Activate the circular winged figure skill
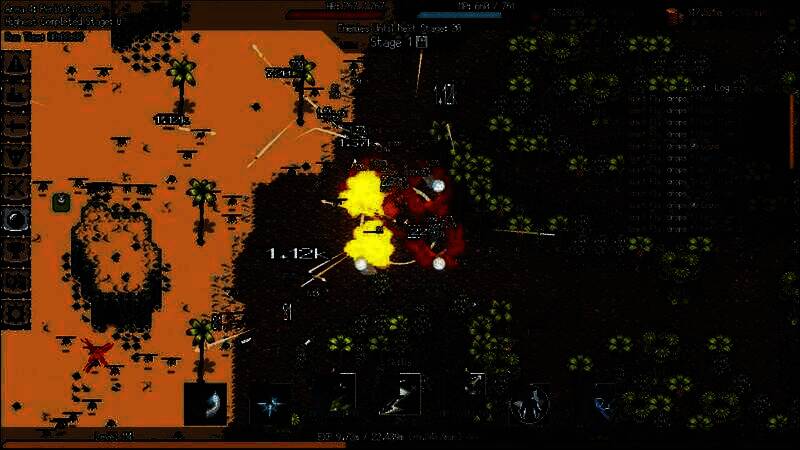This screenshot has height=450, width=800. [531, 404]
